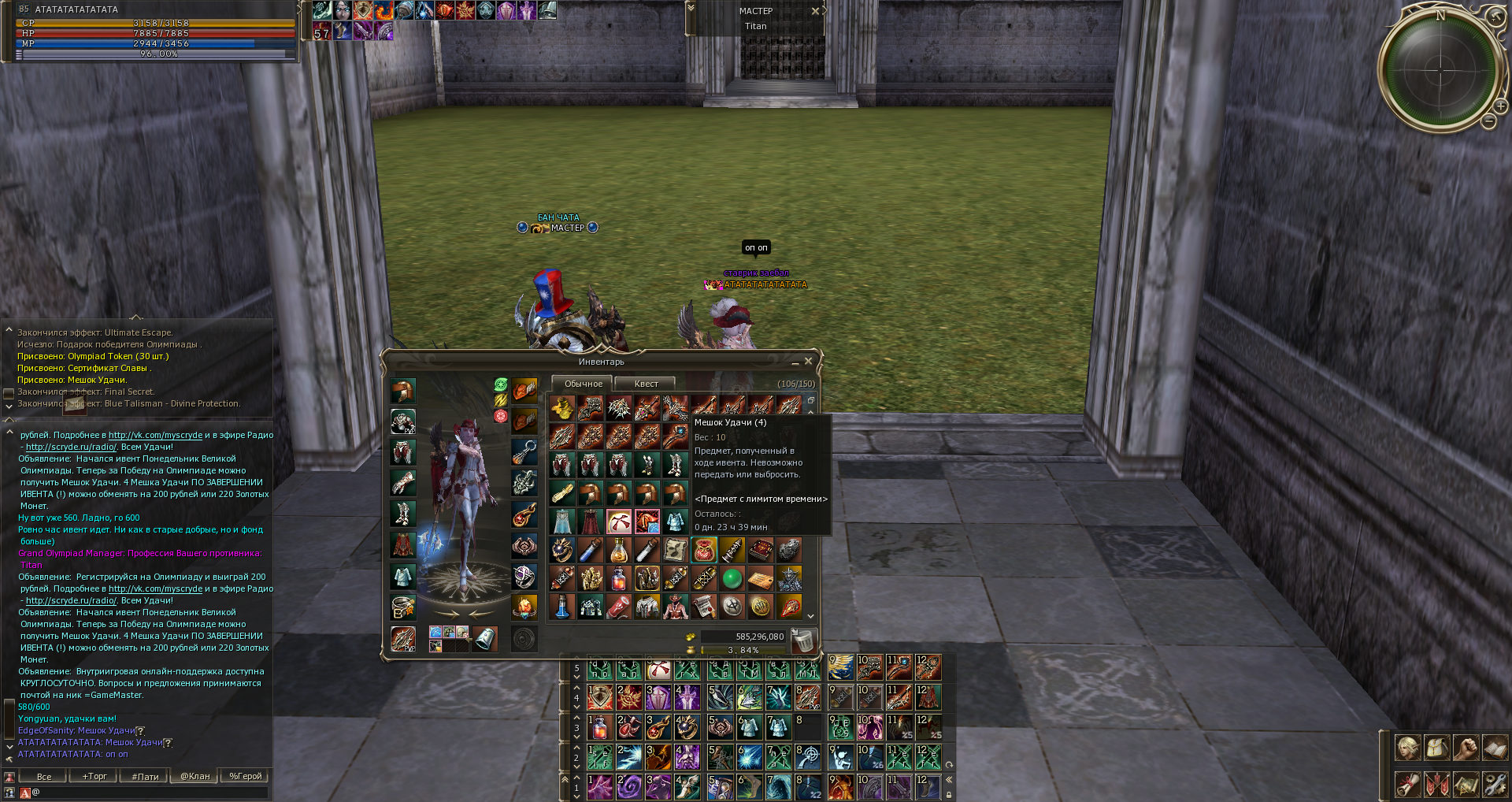
Task: Select the Мешок Удачи red bag item
Action: (703, 550)
